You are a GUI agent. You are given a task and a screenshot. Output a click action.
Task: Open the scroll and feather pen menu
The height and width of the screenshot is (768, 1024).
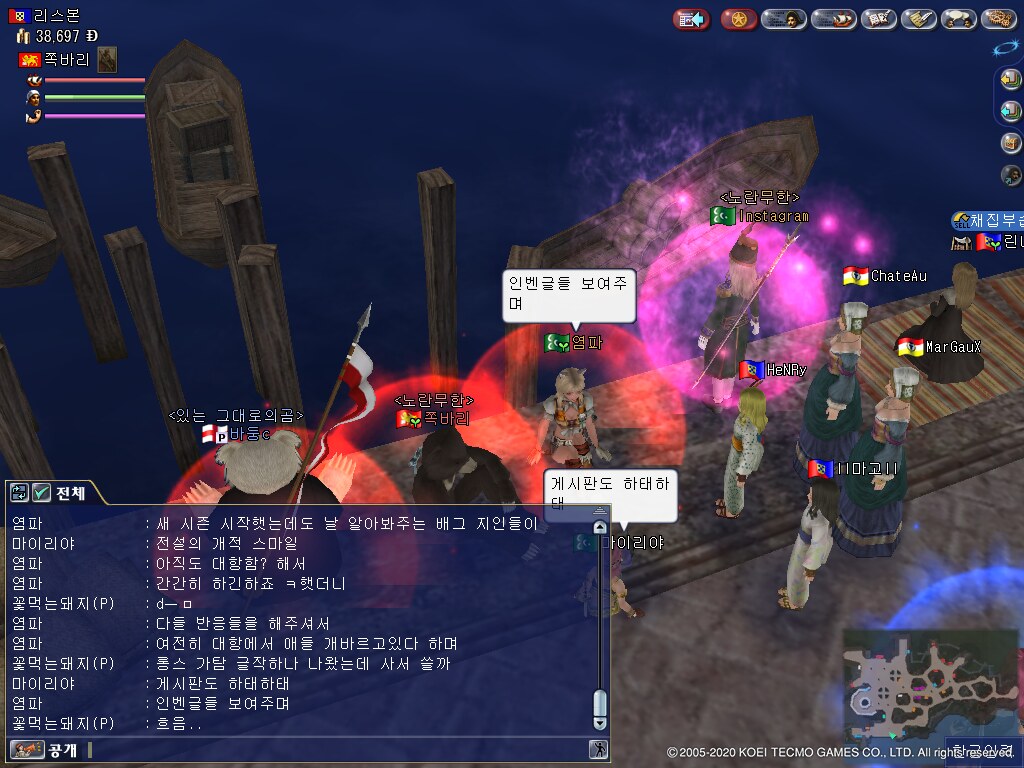point(919,19)
